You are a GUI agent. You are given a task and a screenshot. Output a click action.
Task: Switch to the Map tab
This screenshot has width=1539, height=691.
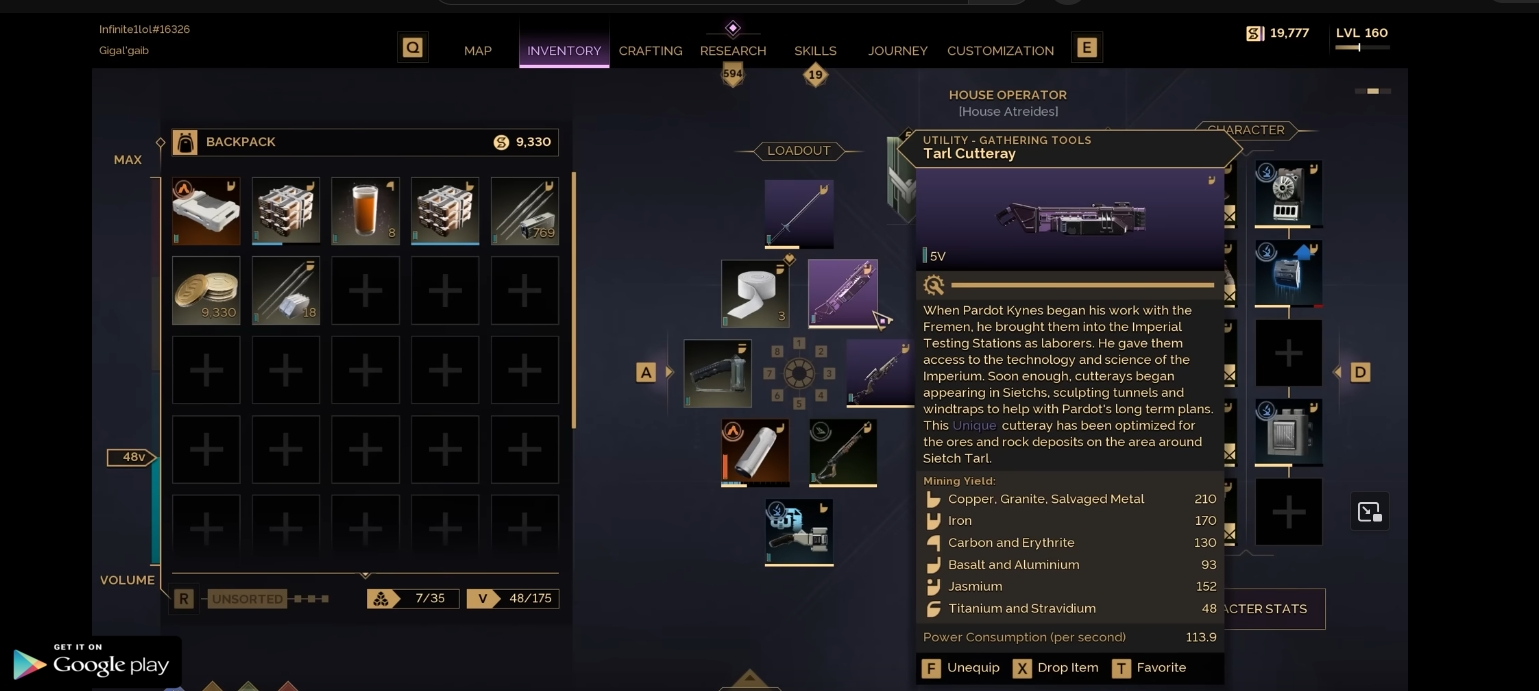[477, 50]
